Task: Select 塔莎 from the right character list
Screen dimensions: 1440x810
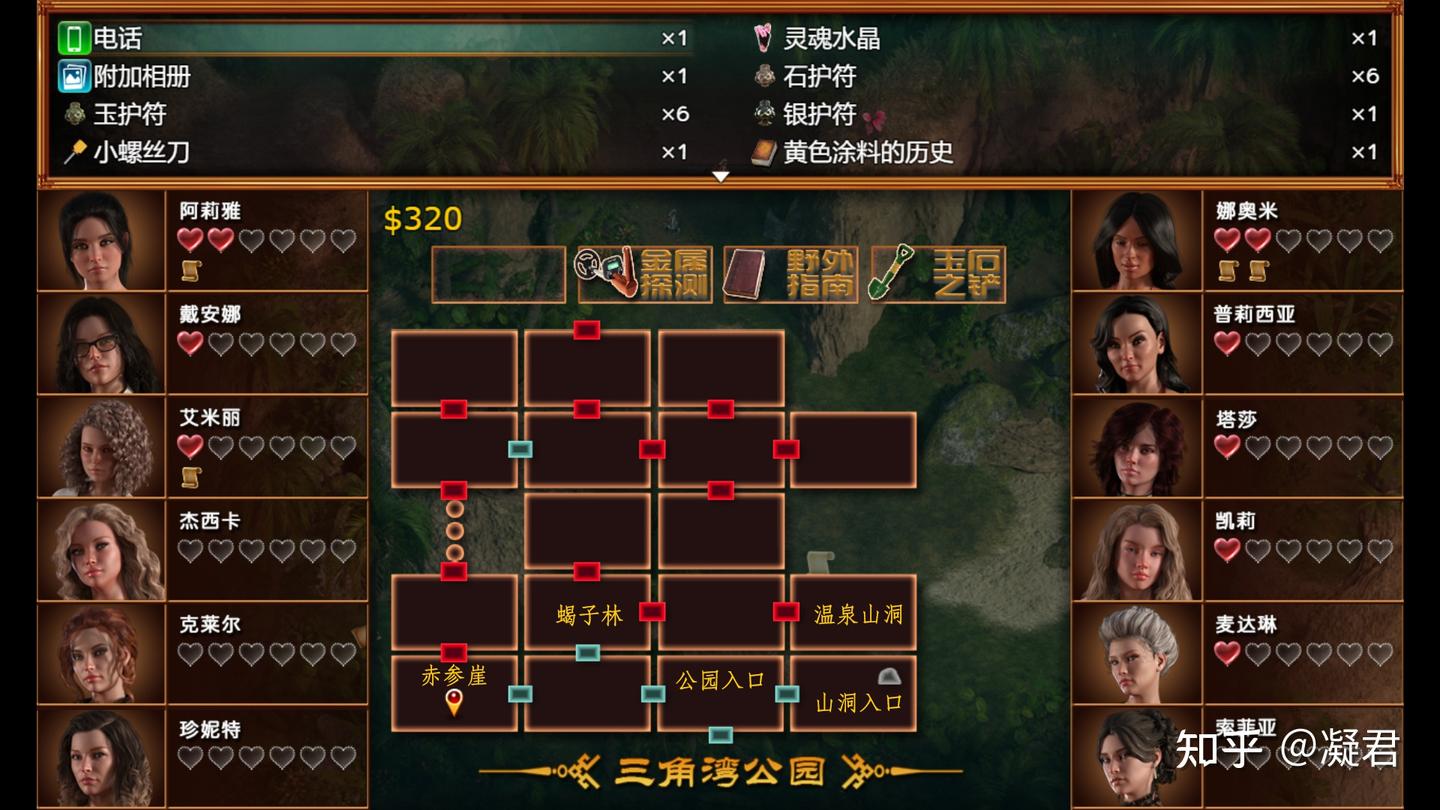Action: 1137,445
